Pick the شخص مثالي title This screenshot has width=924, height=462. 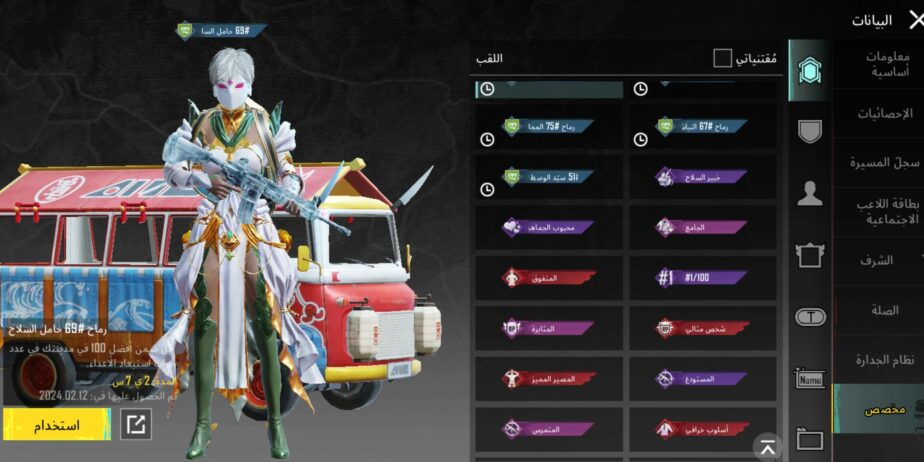coord(702,328)
